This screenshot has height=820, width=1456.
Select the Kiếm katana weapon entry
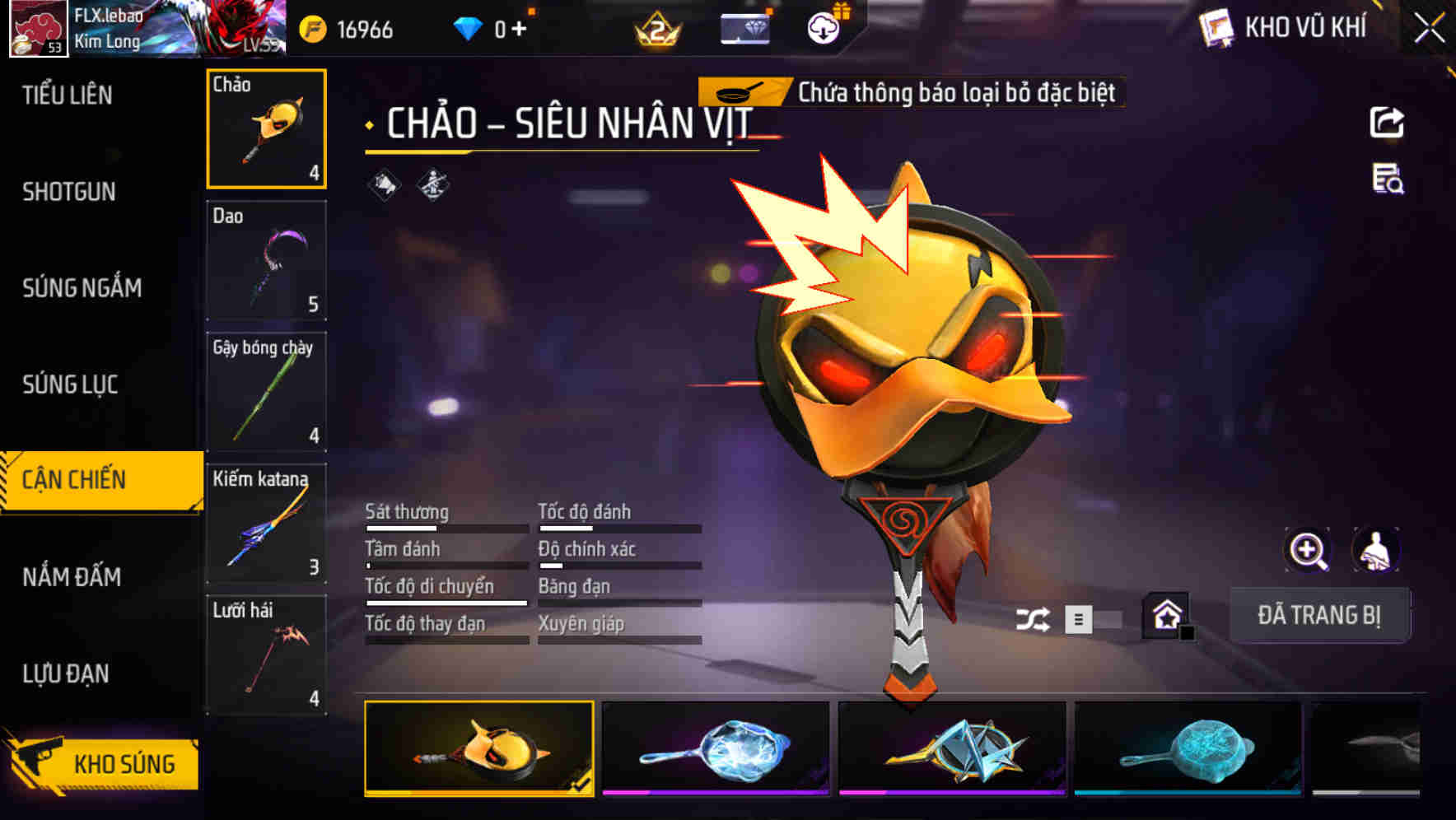(x=267, y=524)
